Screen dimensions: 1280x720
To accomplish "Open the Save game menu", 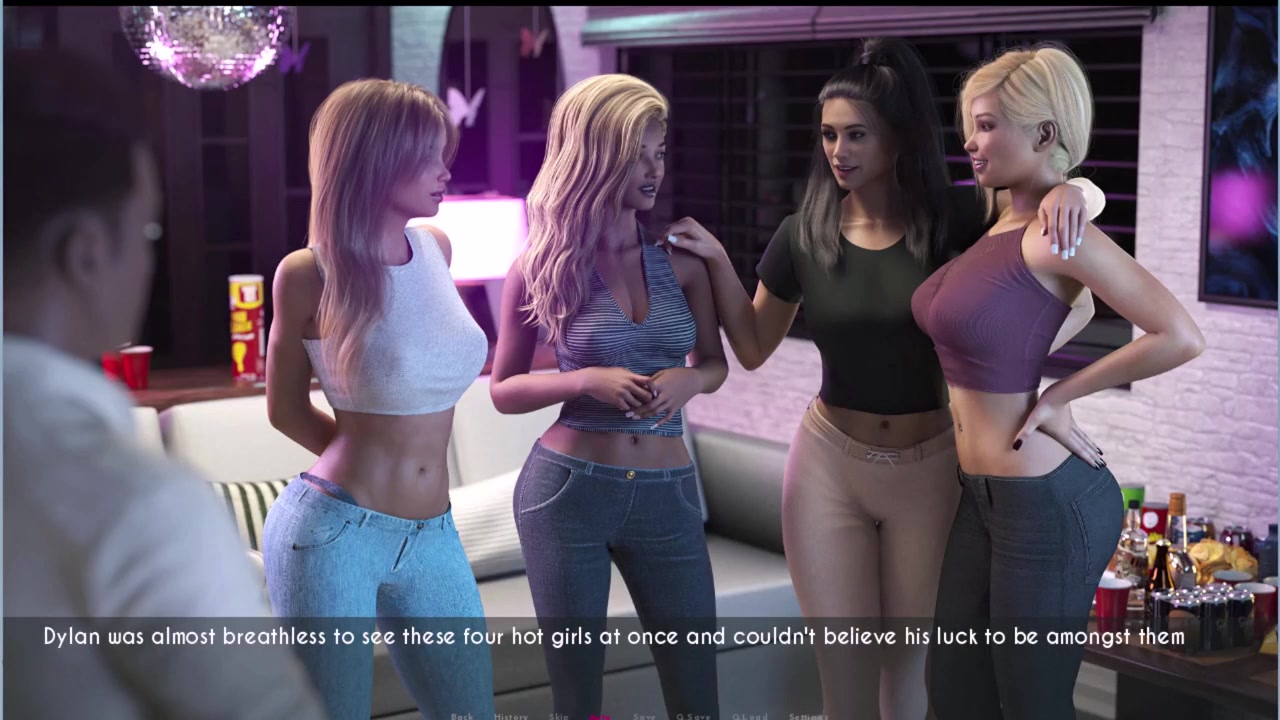I will click(645, 716).
